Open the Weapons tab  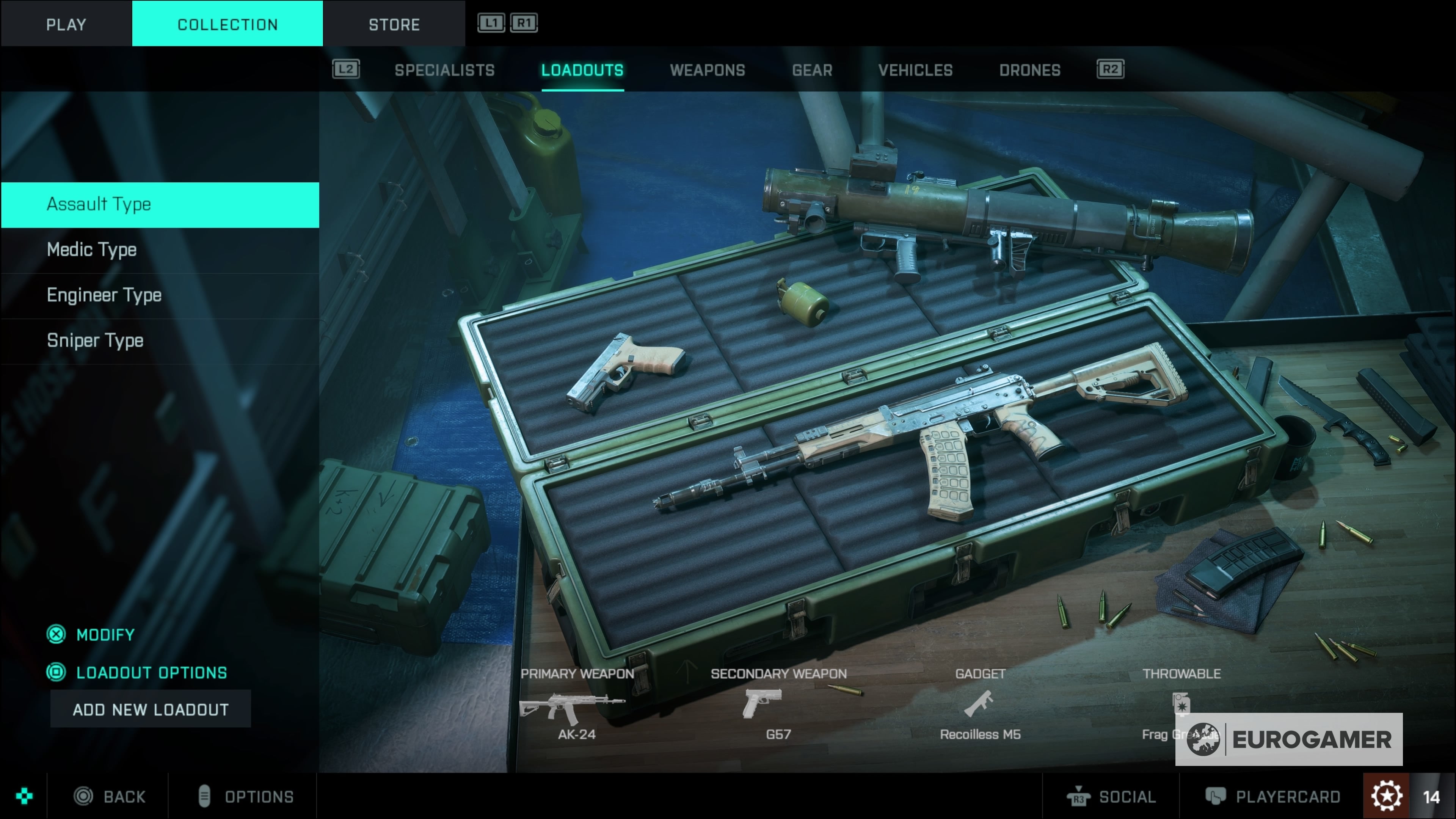(708, 70)
